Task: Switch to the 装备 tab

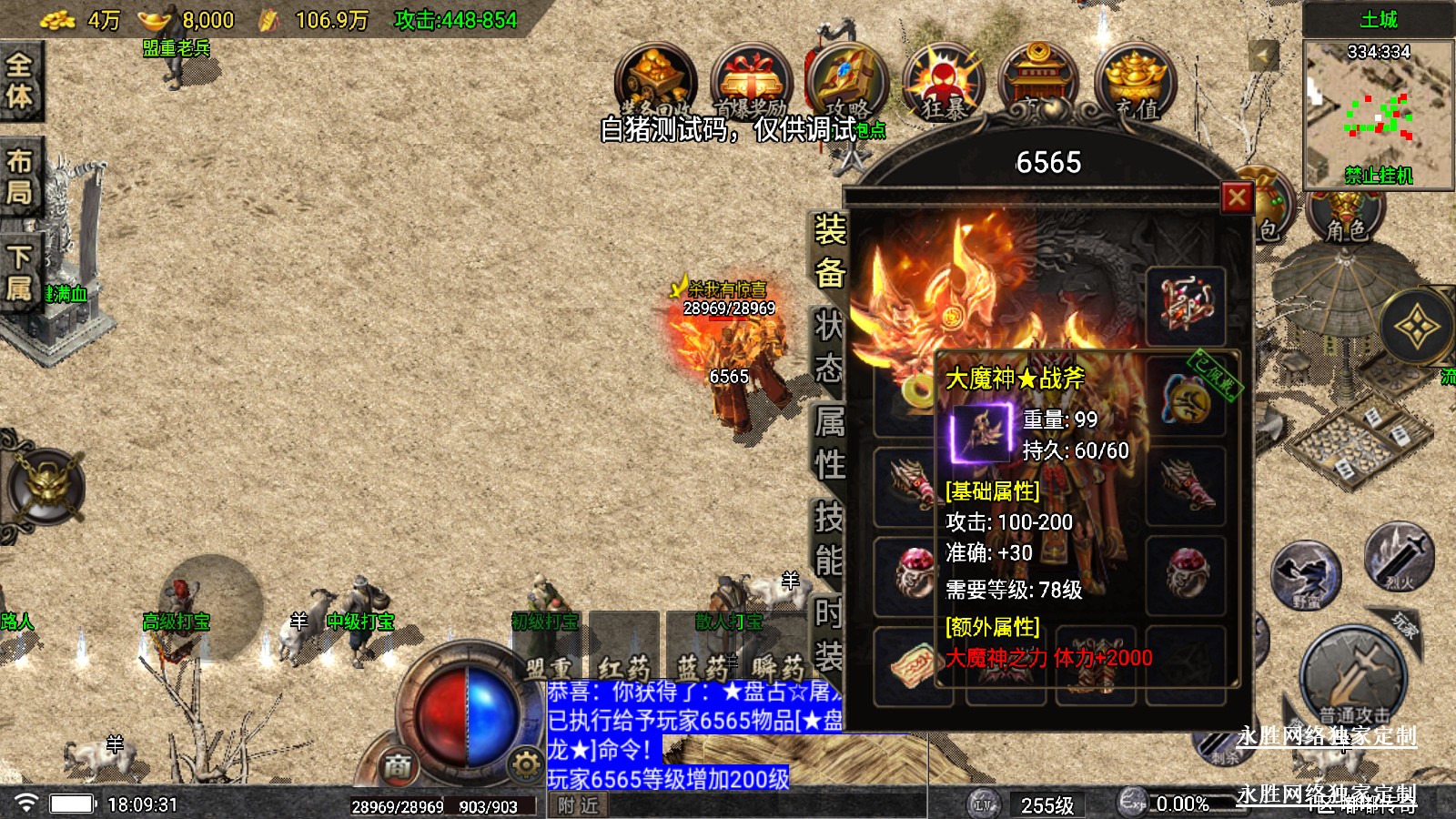Action: point(829,251)
